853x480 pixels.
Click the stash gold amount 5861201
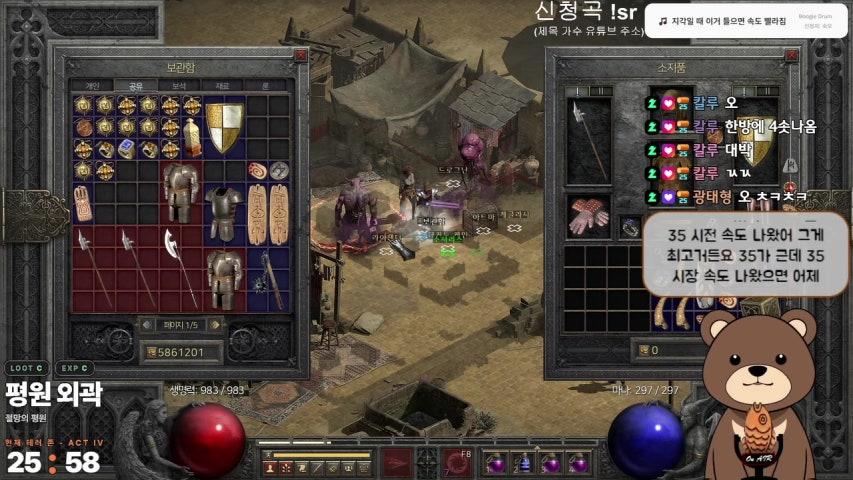pyautogui.click(x=183, y=352)
